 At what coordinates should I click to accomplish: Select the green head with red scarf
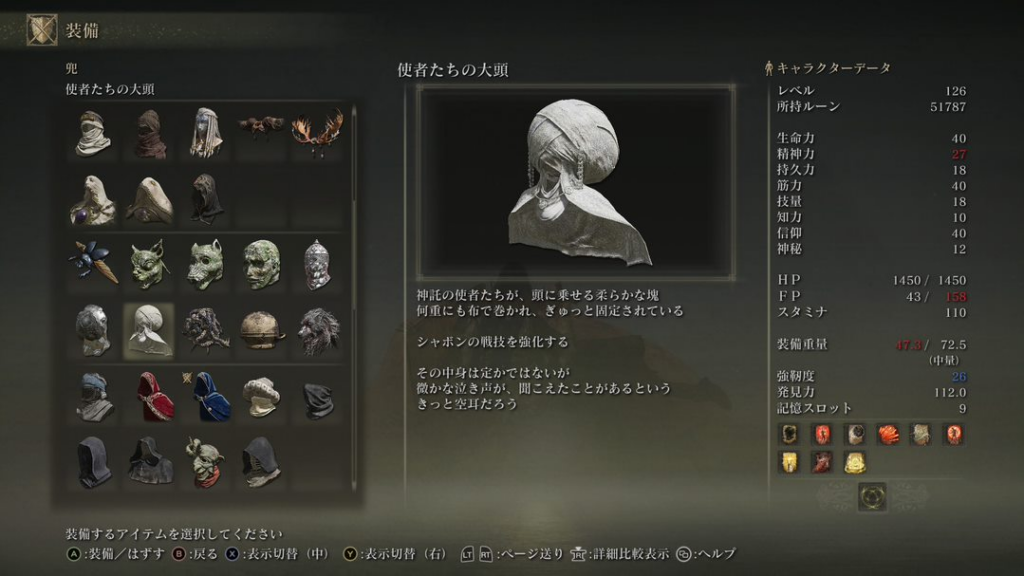click(x=205, y=461)
